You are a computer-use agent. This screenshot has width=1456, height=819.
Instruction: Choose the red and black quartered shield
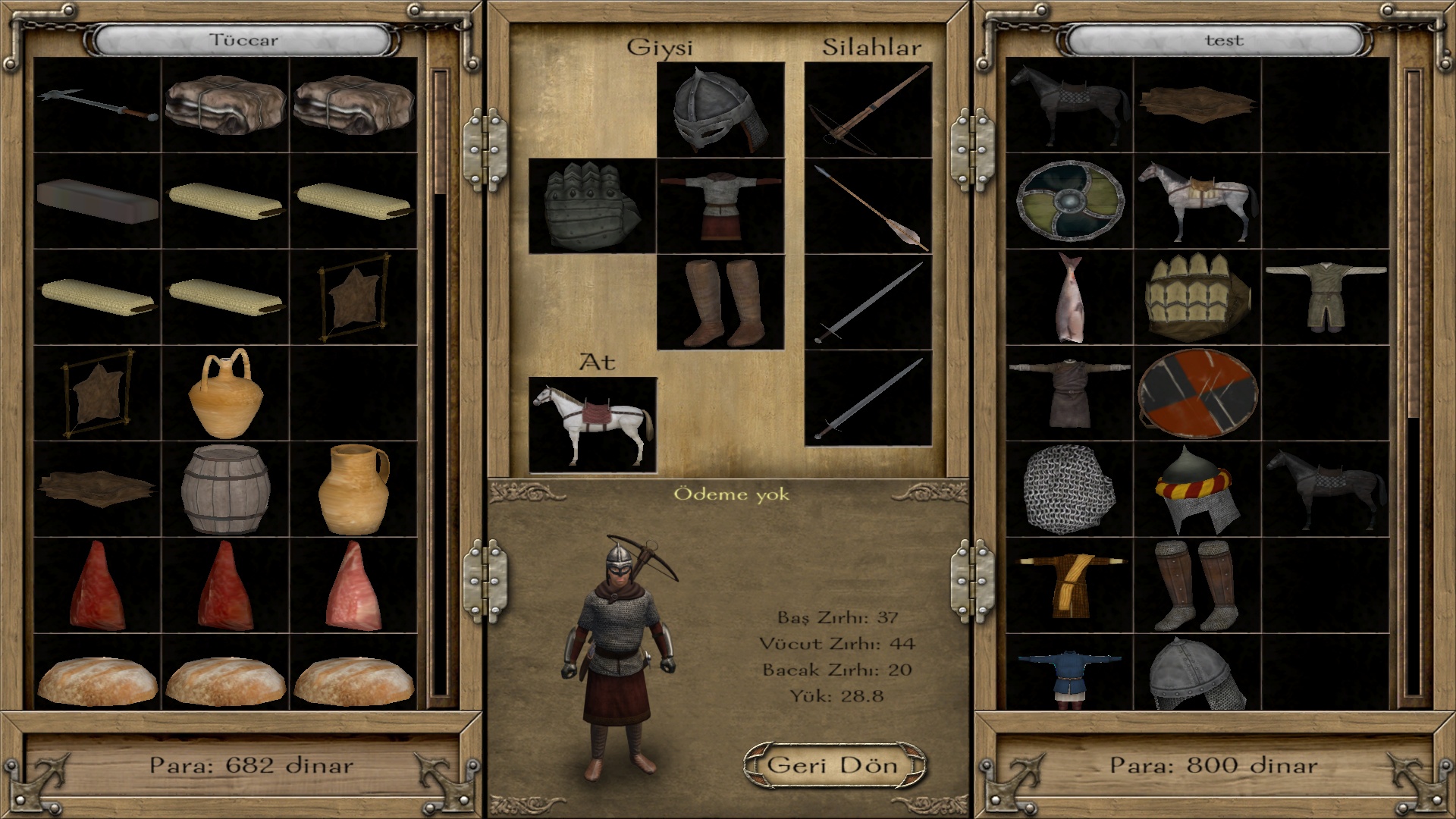pyautogui.click(x=1197, y=393)
